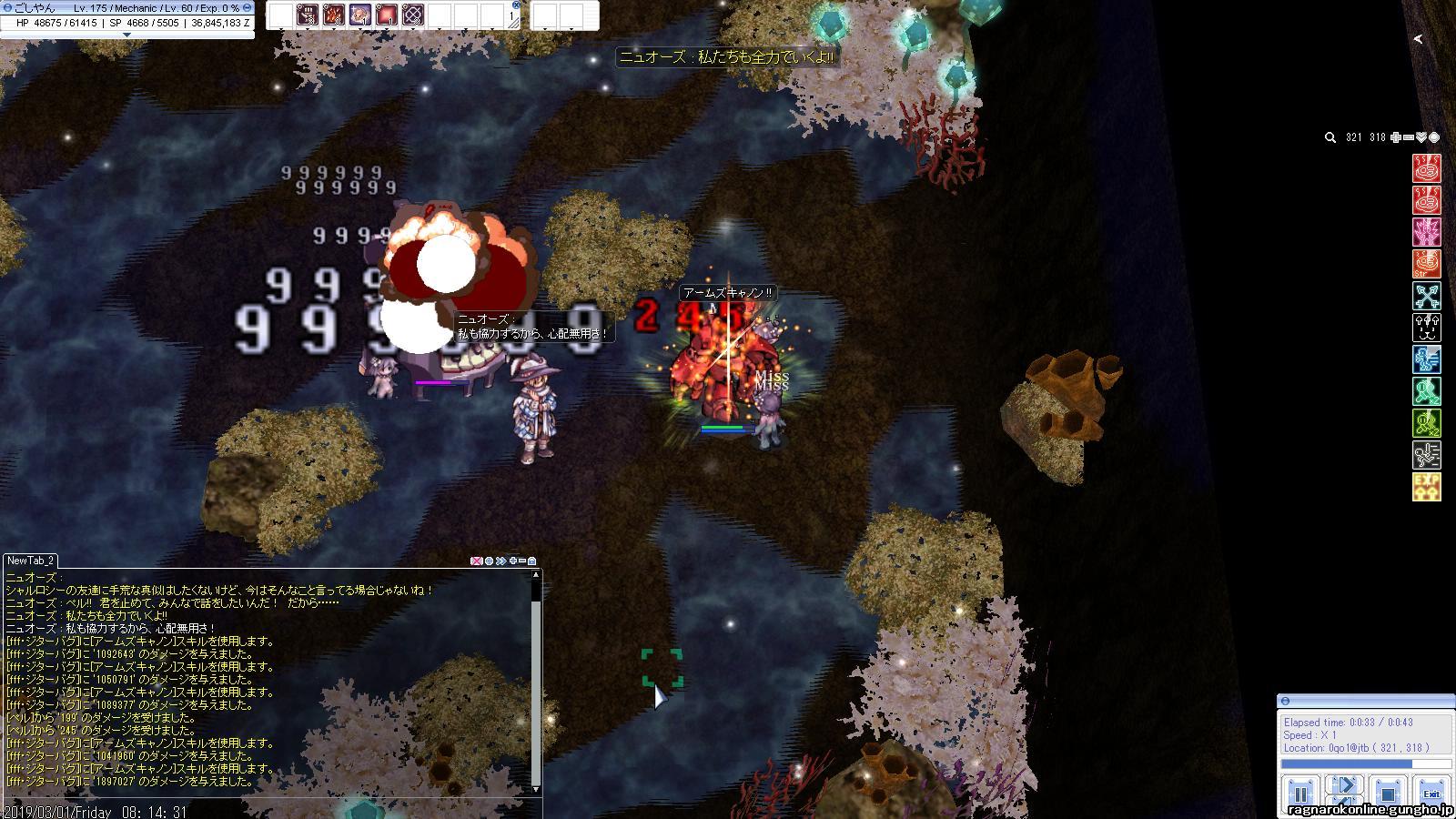Screen dimensions: 1456x819
Task: Select the crosshair target skill in hotbar
Action: tap(413, 15)
